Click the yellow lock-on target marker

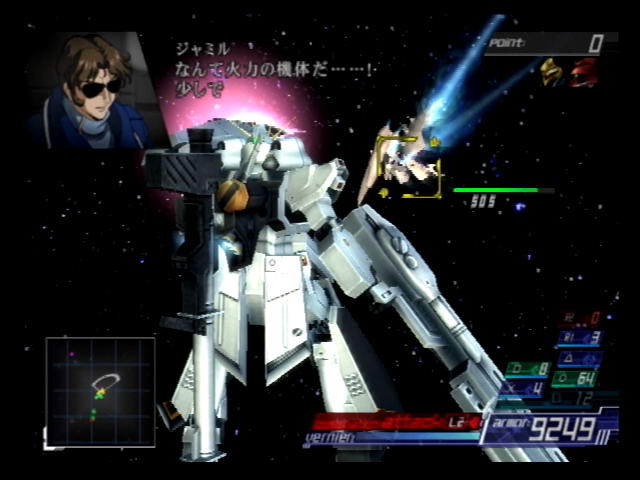point(408,165)
